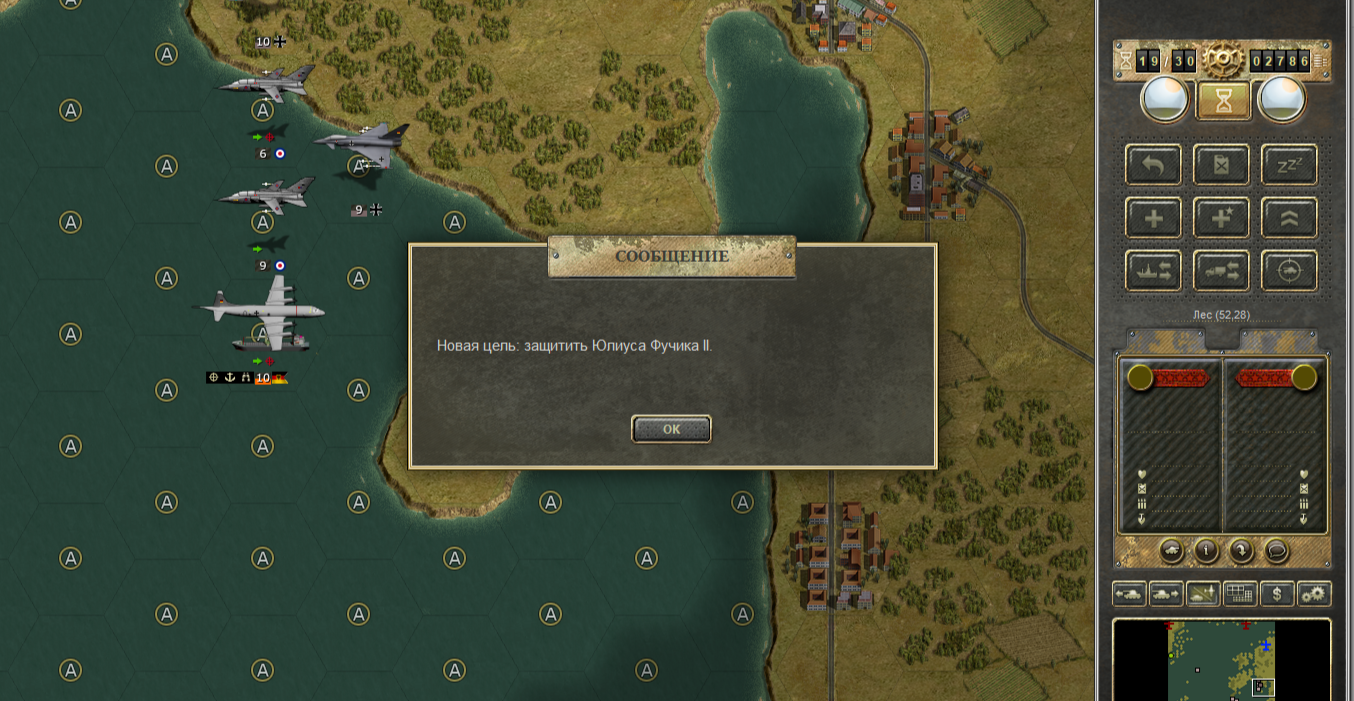
Task: Upgrade the unit with the chevrons button
Action: [1289, 217]
